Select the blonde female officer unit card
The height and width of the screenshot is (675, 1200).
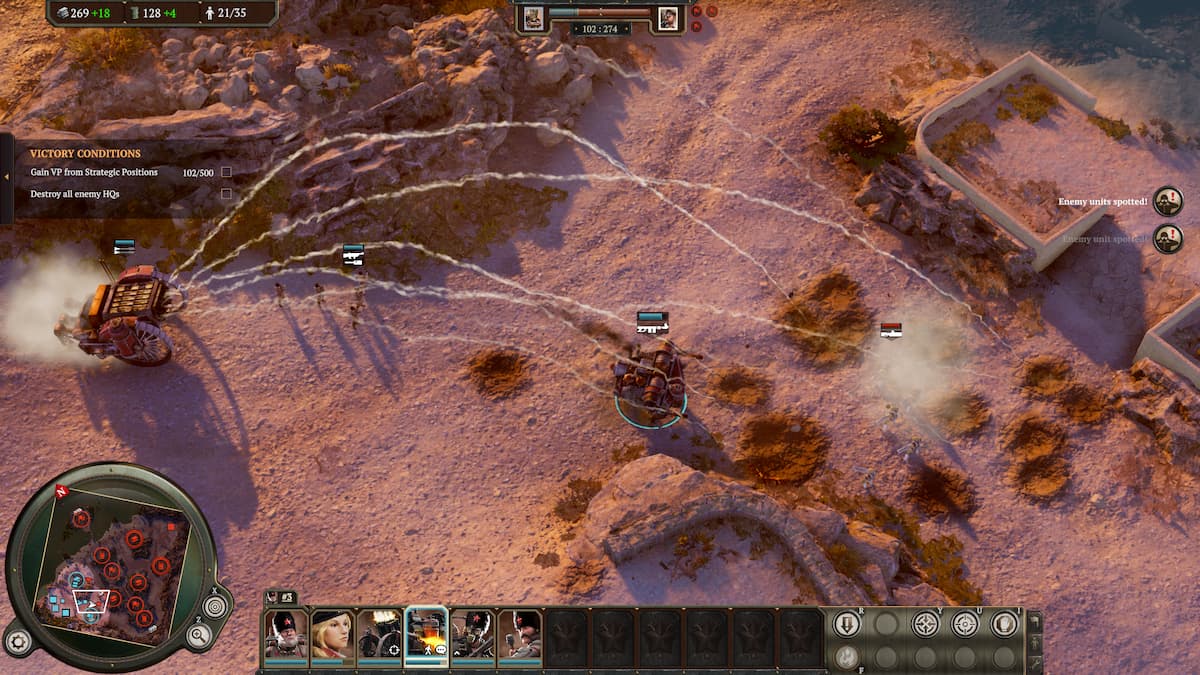(x=332, y=634)
